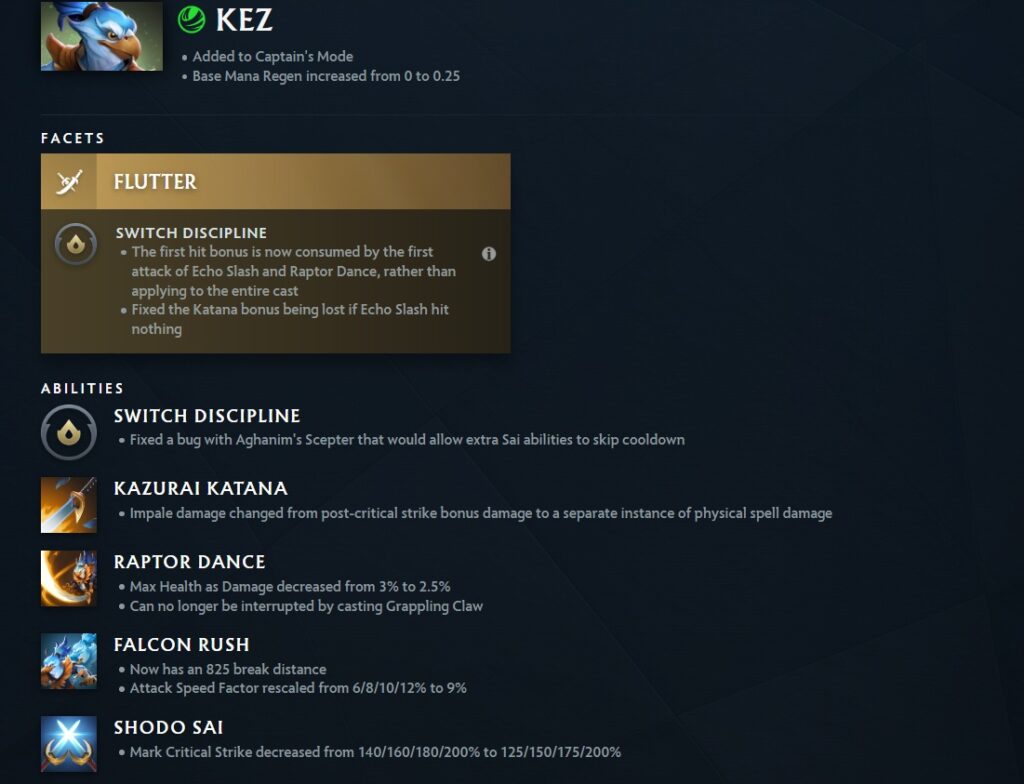
Task: Open the Falcon Rush ability icon
Action: tap(68, 660)
